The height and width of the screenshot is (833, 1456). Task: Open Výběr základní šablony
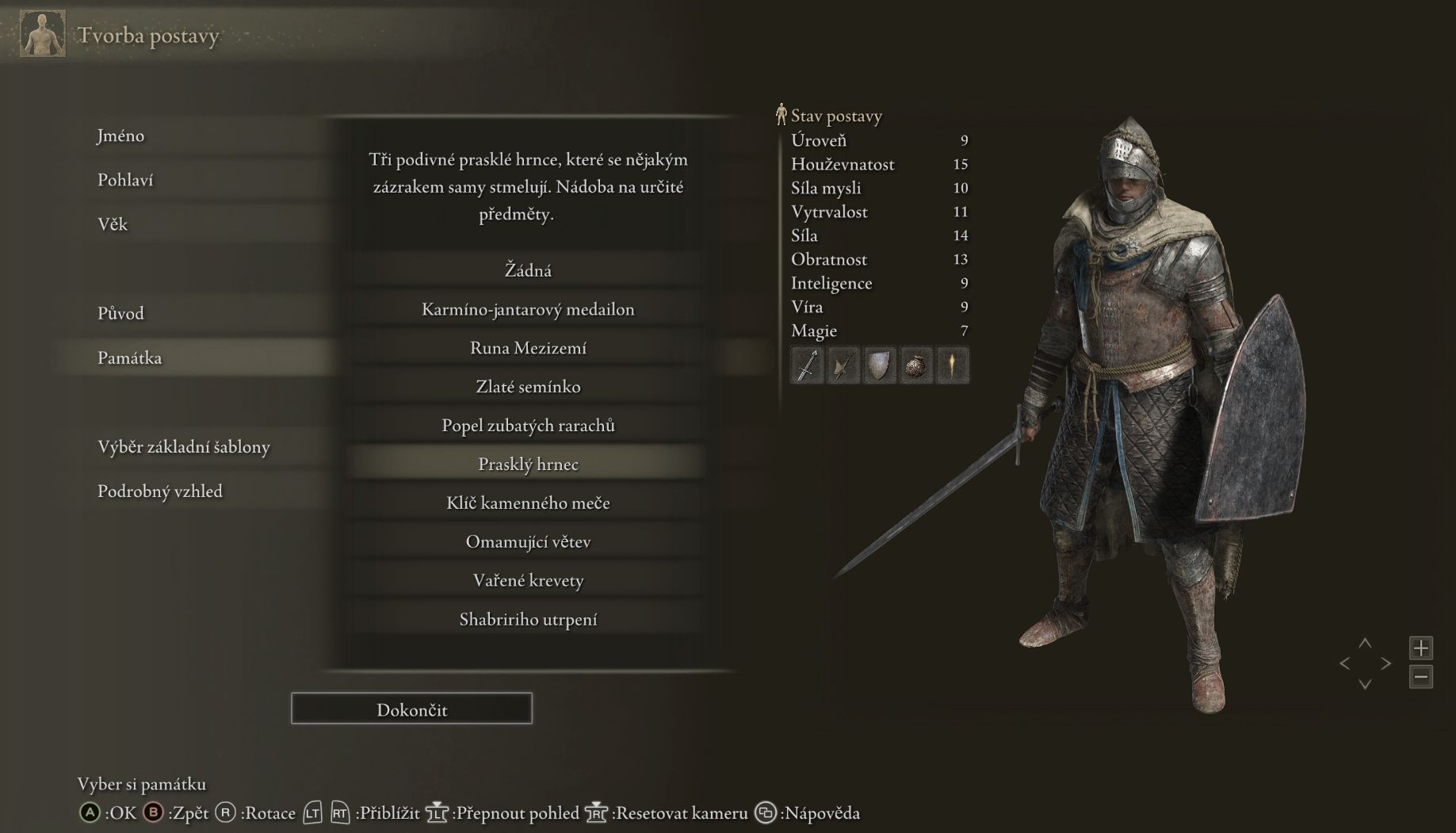183,446
